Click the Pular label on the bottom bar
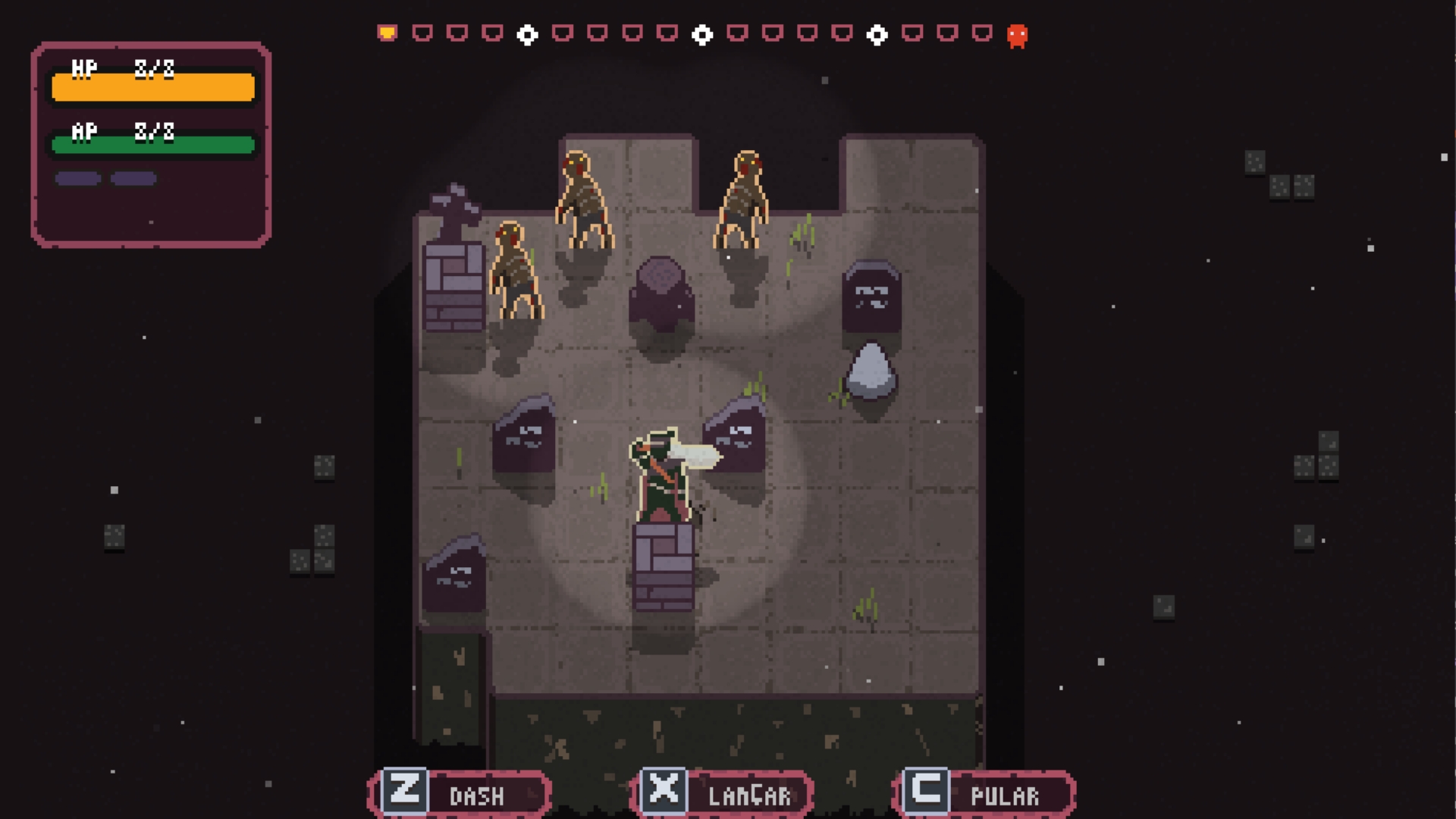The image size is (1456, 819). click(1005, 795)
